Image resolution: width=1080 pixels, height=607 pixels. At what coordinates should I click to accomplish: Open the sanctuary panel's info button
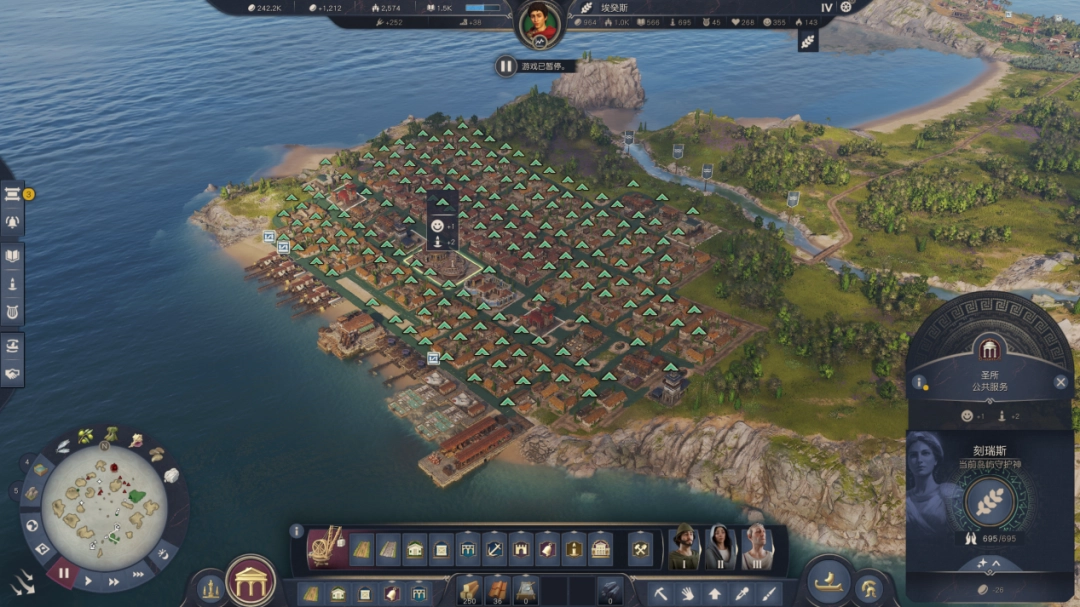tap(918, 382)
